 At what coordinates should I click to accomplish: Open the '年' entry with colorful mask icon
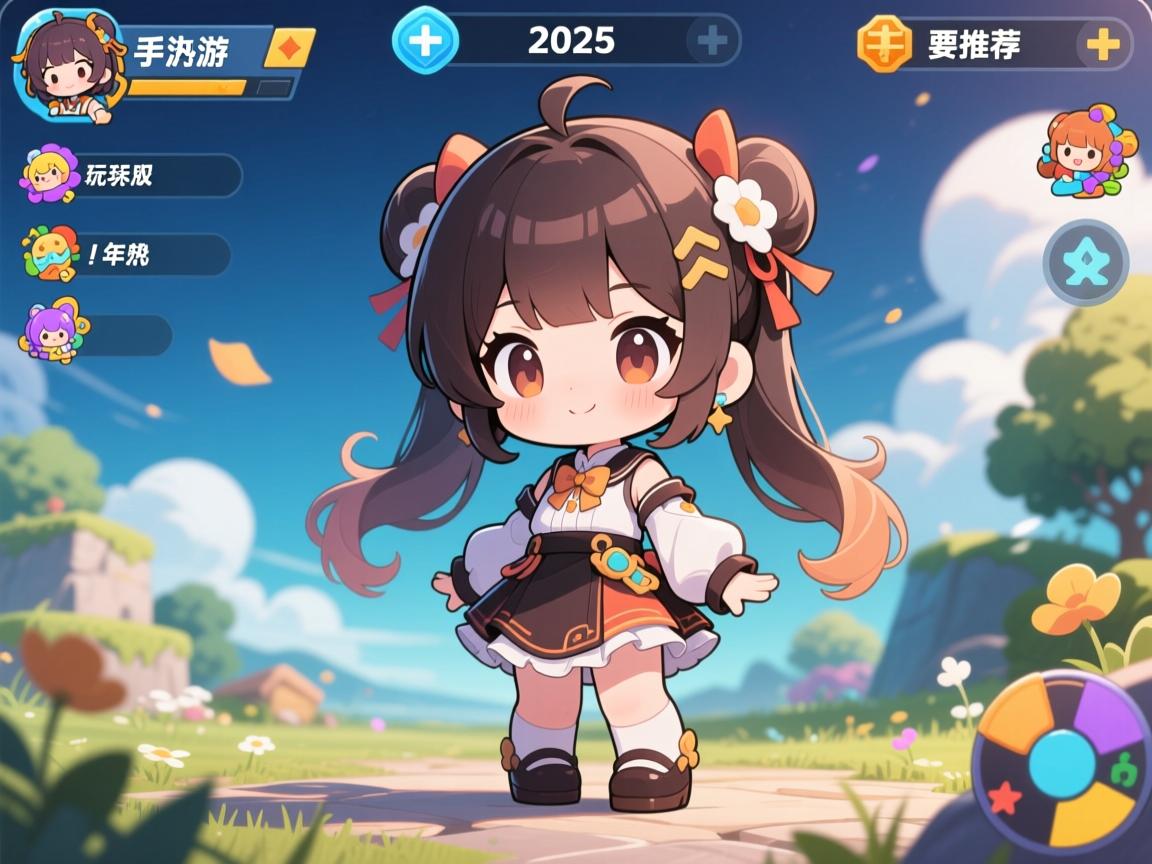coord(125,254)
